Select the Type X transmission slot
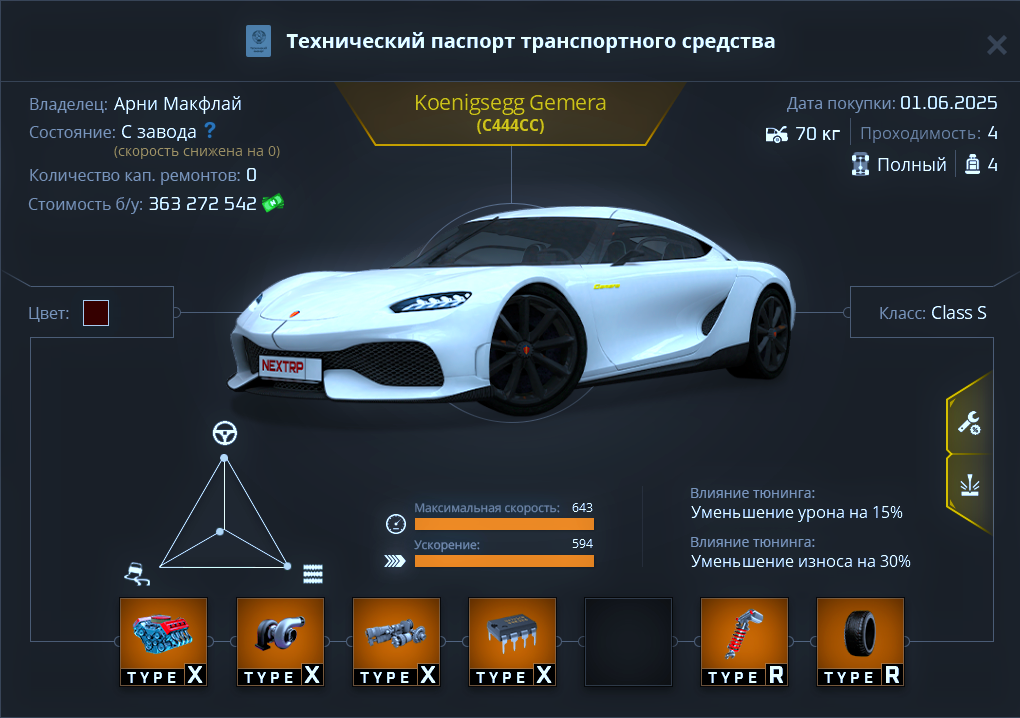 click(x=396, y=641)
